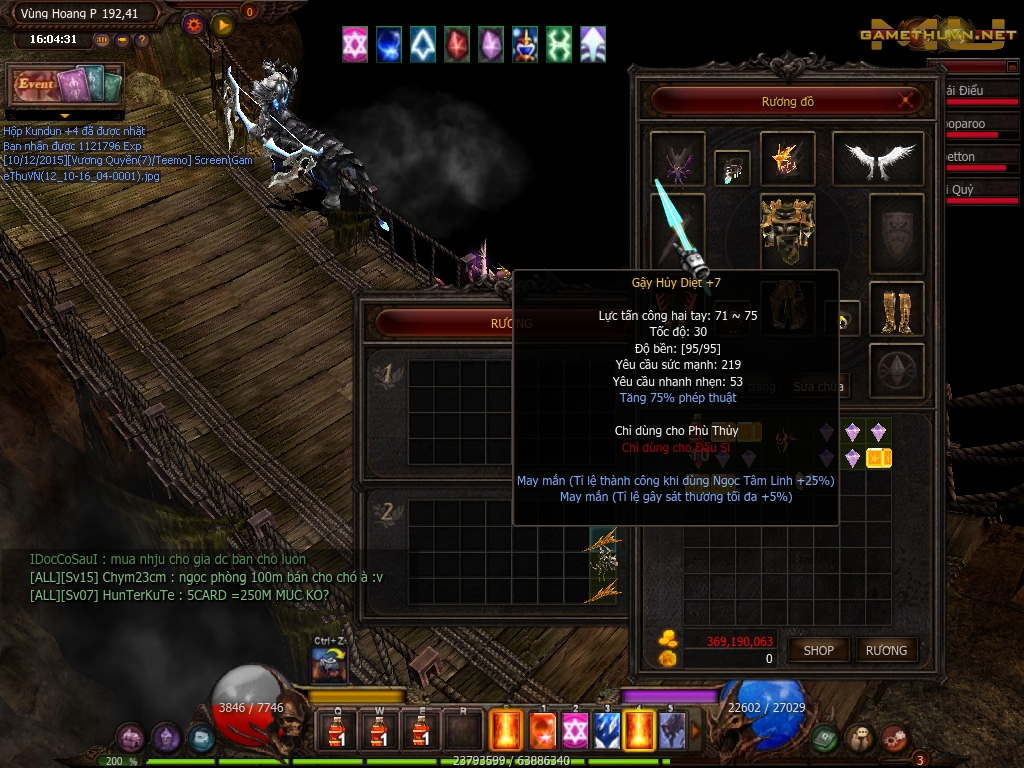Select the pink hexagram buff icon
Screen dimensions: 1024x768
point(355,45)
